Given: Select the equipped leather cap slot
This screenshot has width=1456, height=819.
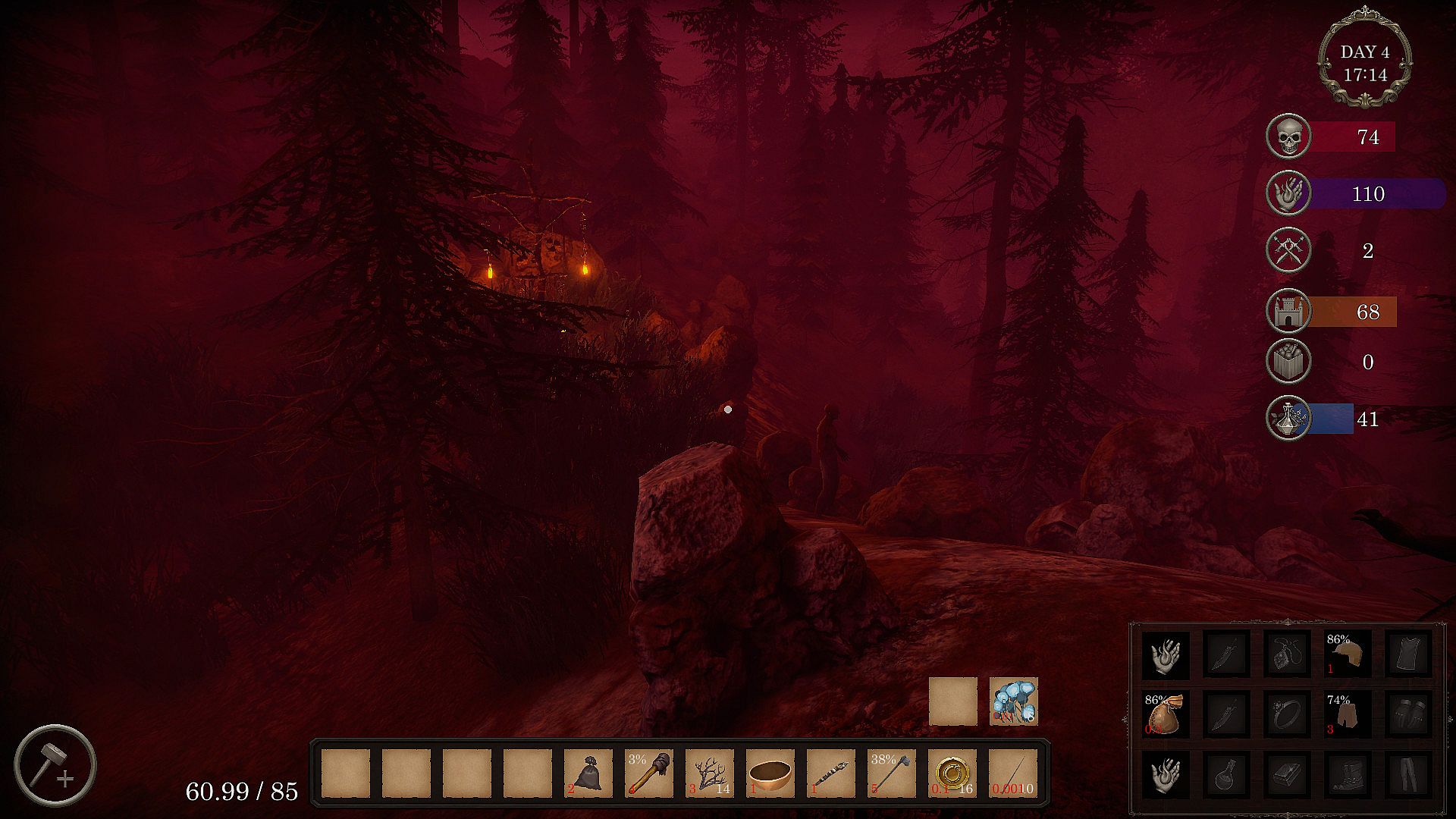Looking at the screenshot, I should pos(1348,654).
